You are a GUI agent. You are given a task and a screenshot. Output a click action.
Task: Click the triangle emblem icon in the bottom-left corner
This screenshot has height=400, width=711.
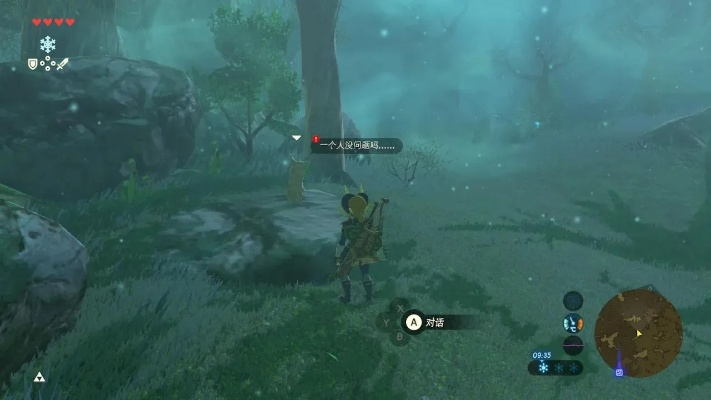[39, 377]
